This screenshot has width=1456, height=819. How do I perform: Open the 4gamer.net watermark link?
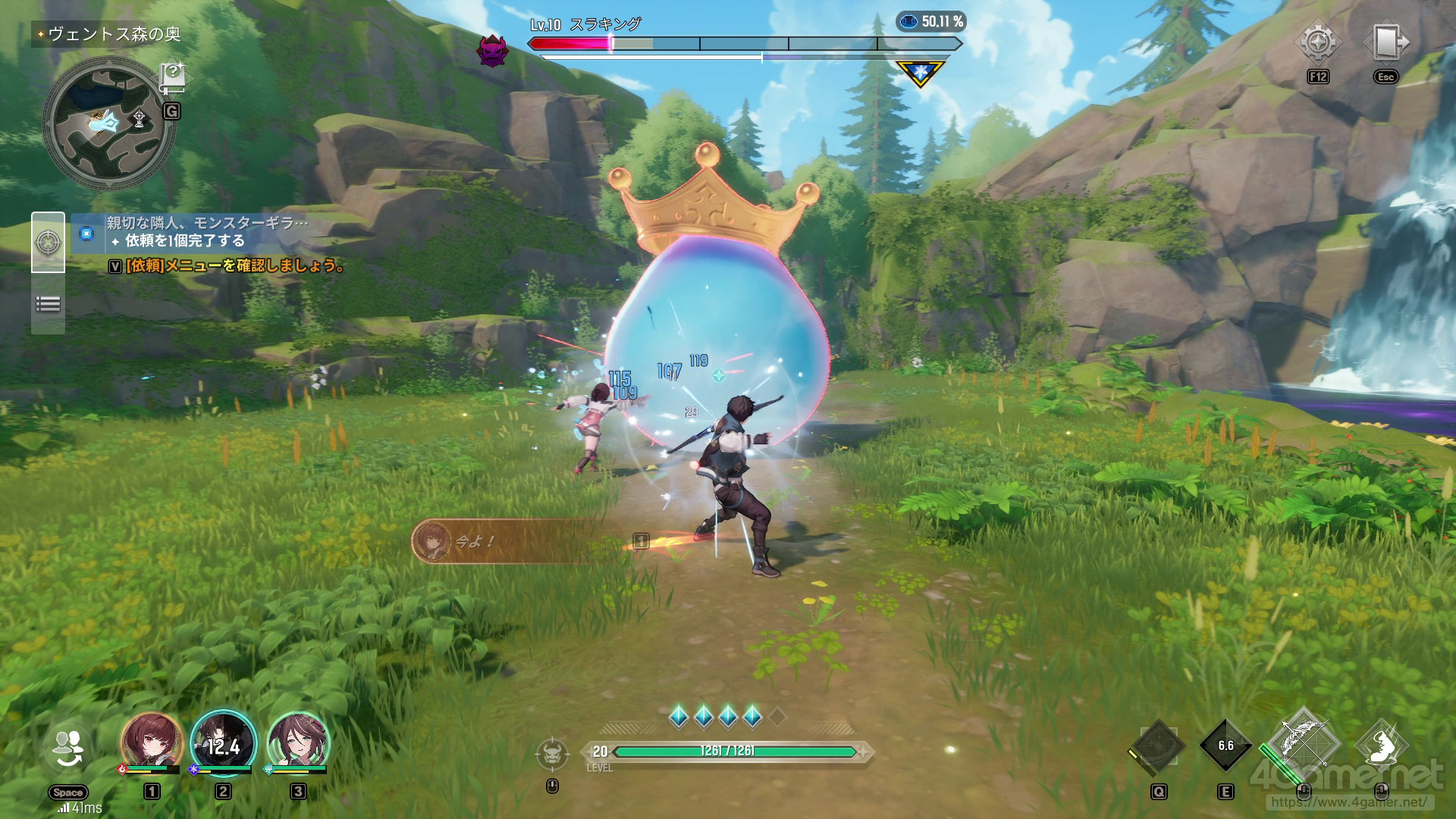point(1348,801)
